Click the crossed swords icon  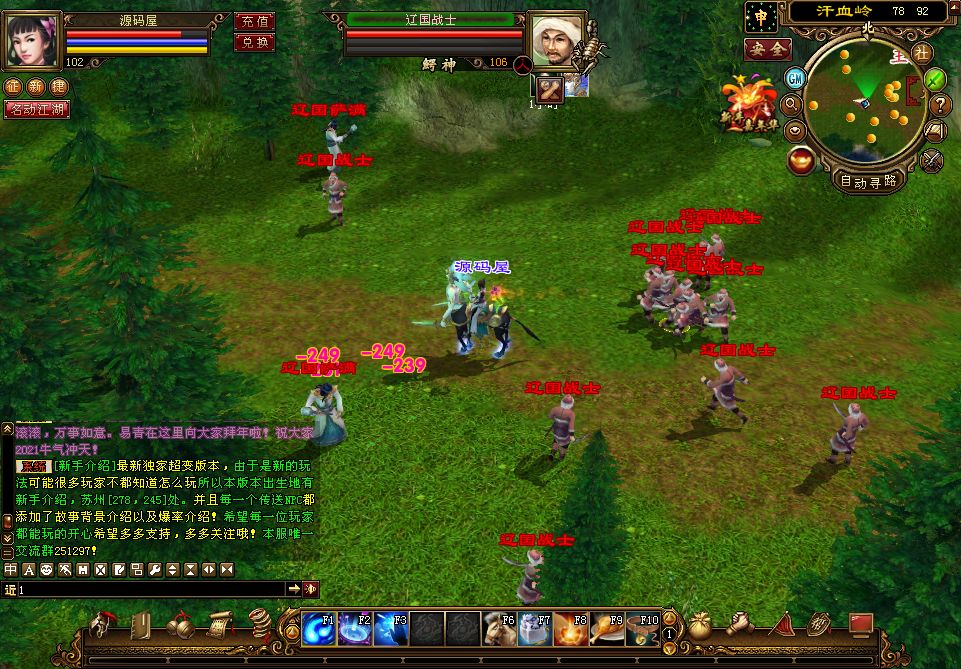(x=932, y=159)
